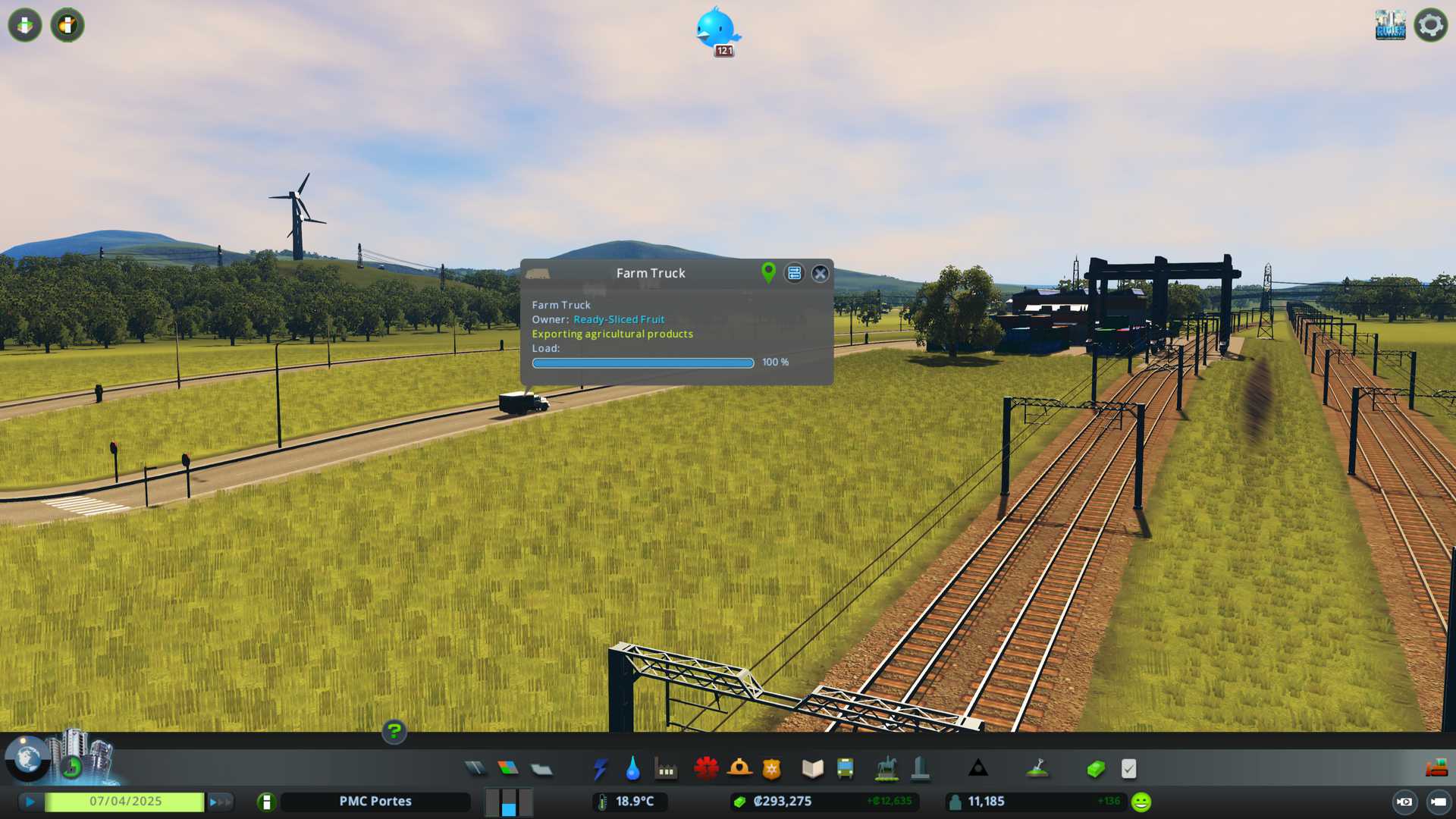Open the Education book menu
The width and height of the screenshot is (1456, 819).
[x=812, y=769]
